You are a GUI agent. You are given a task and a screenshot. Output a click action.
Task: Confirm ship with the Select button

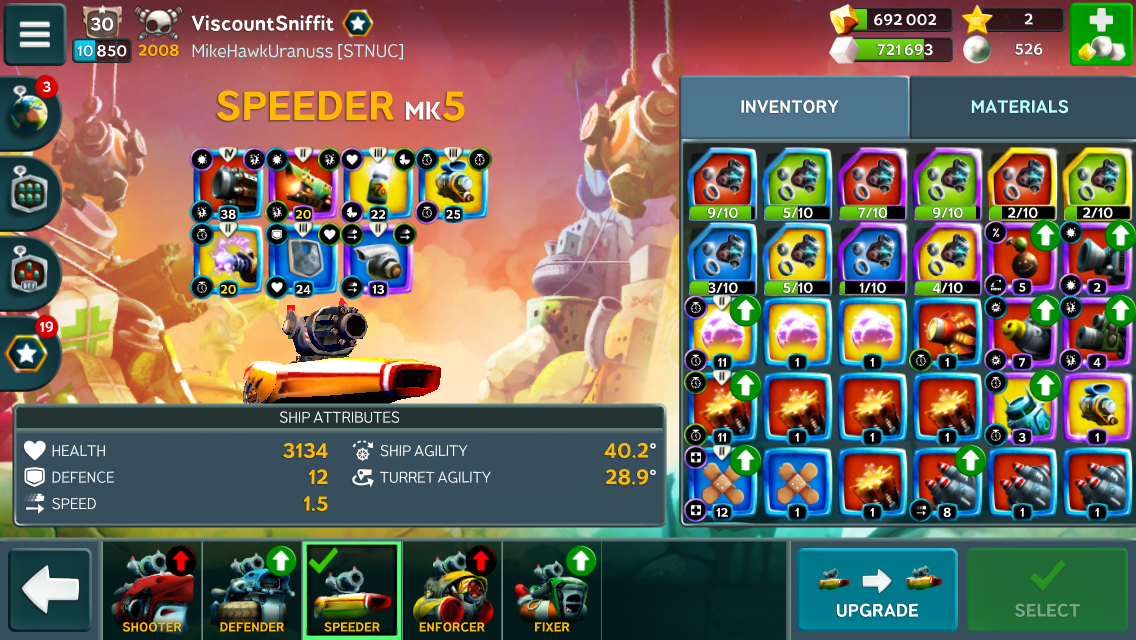coord(1047,590)
